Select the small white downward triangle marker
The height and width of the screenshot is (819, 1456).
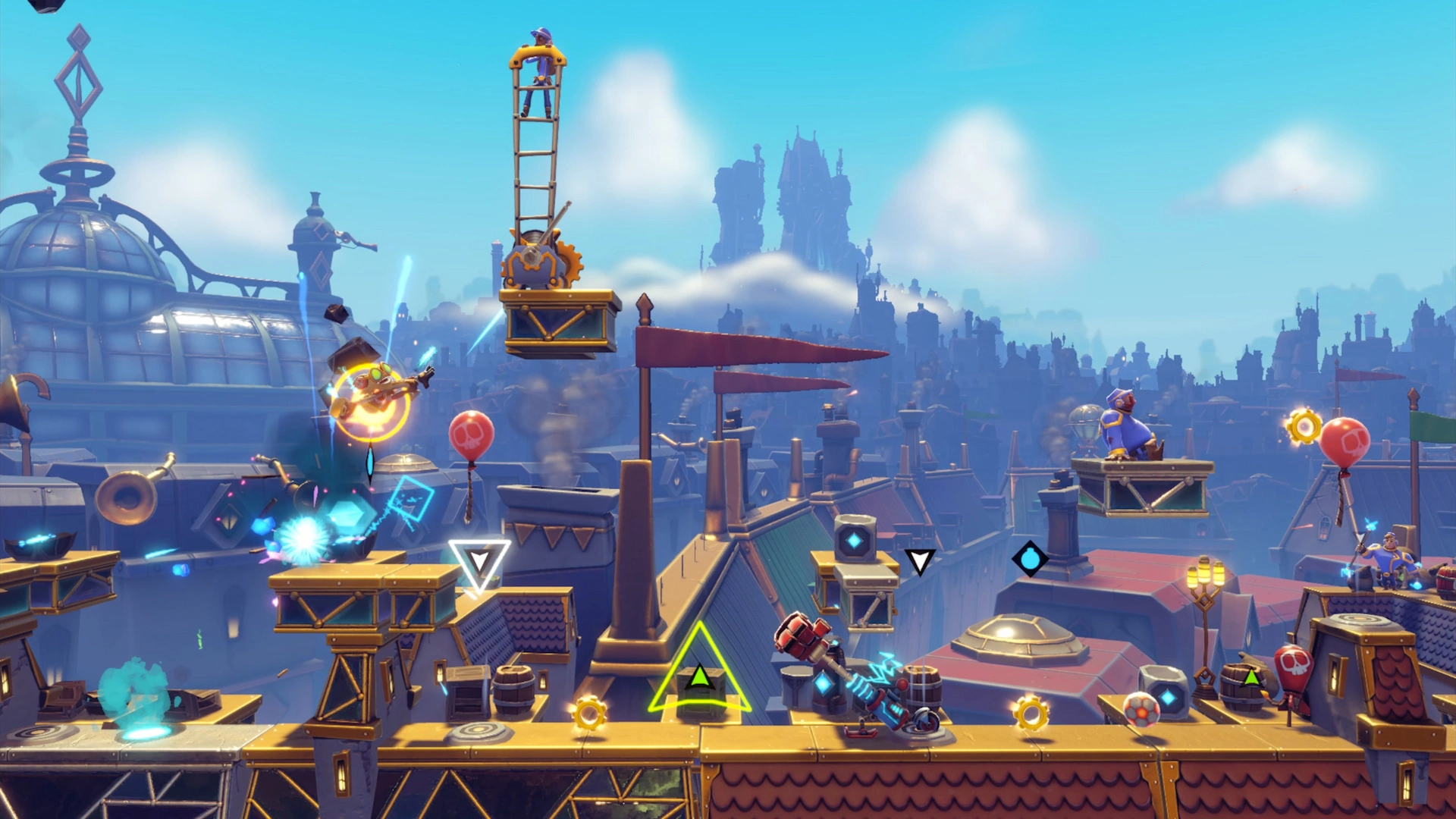tap(920, 562)
